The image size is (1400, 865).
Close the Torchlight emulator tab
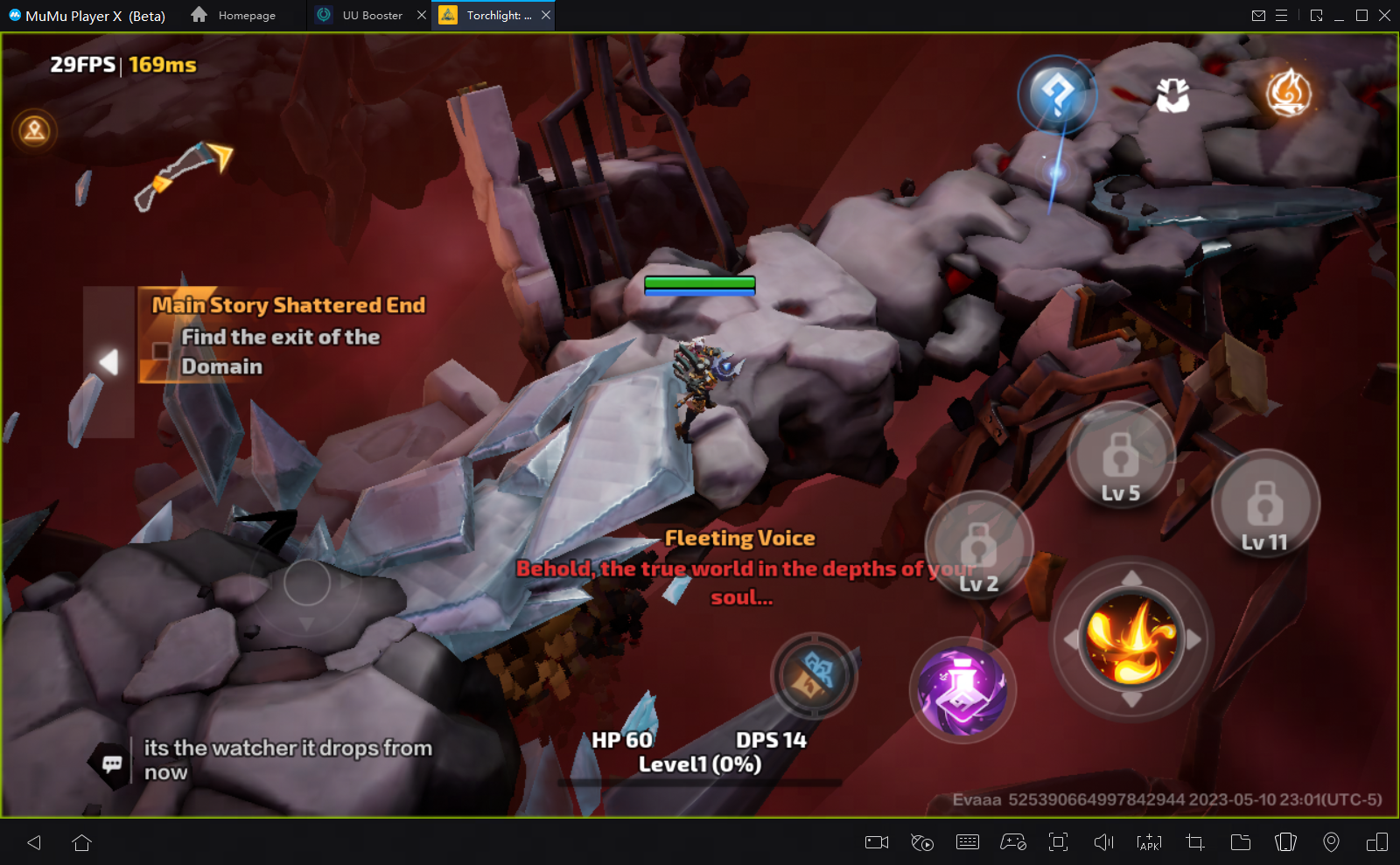(546, 16)
